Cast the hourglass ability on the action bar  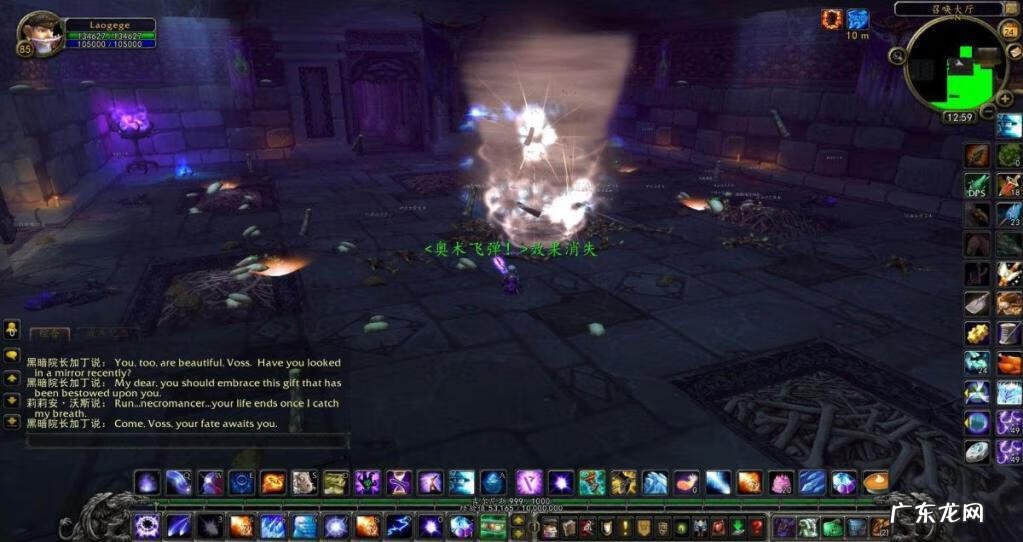(x=399, y=482)
